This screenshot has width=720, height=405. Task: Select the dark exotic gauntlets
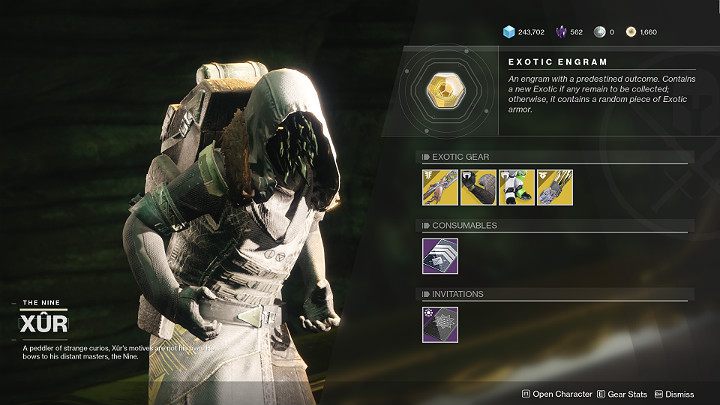477,186
